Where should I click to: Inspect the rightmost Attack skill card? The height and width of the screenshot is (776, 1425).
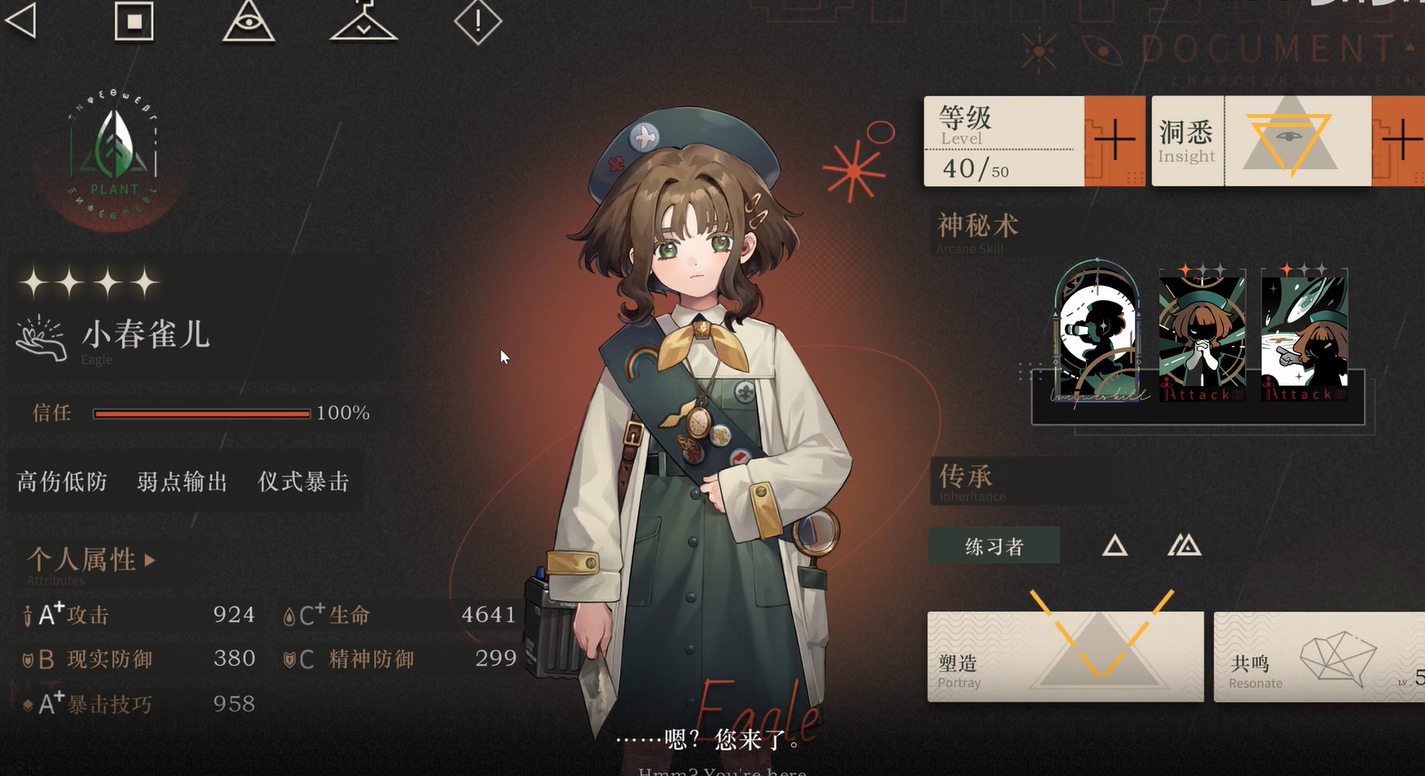[x=1304, y=333]
